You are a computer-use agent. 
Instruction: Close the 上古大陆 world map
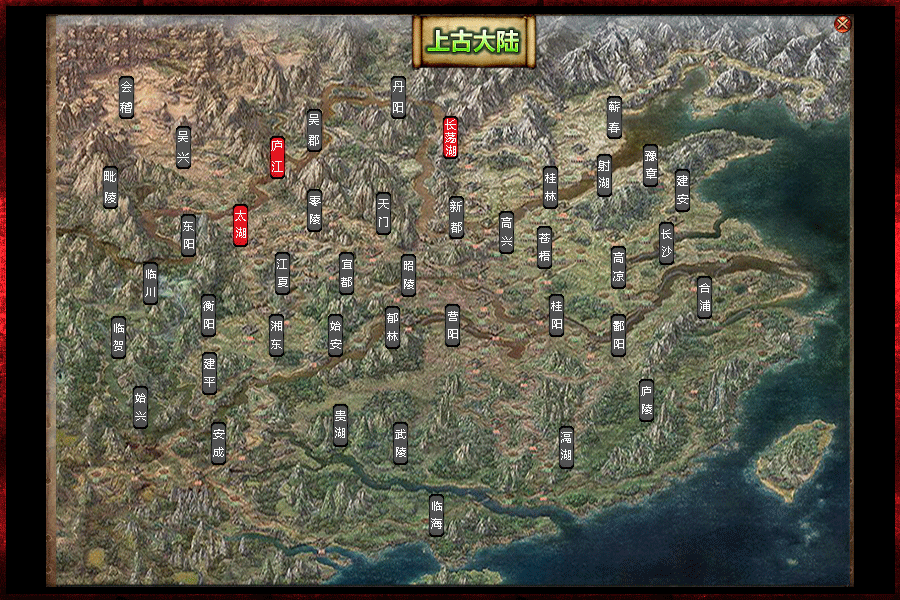(842, 24)
